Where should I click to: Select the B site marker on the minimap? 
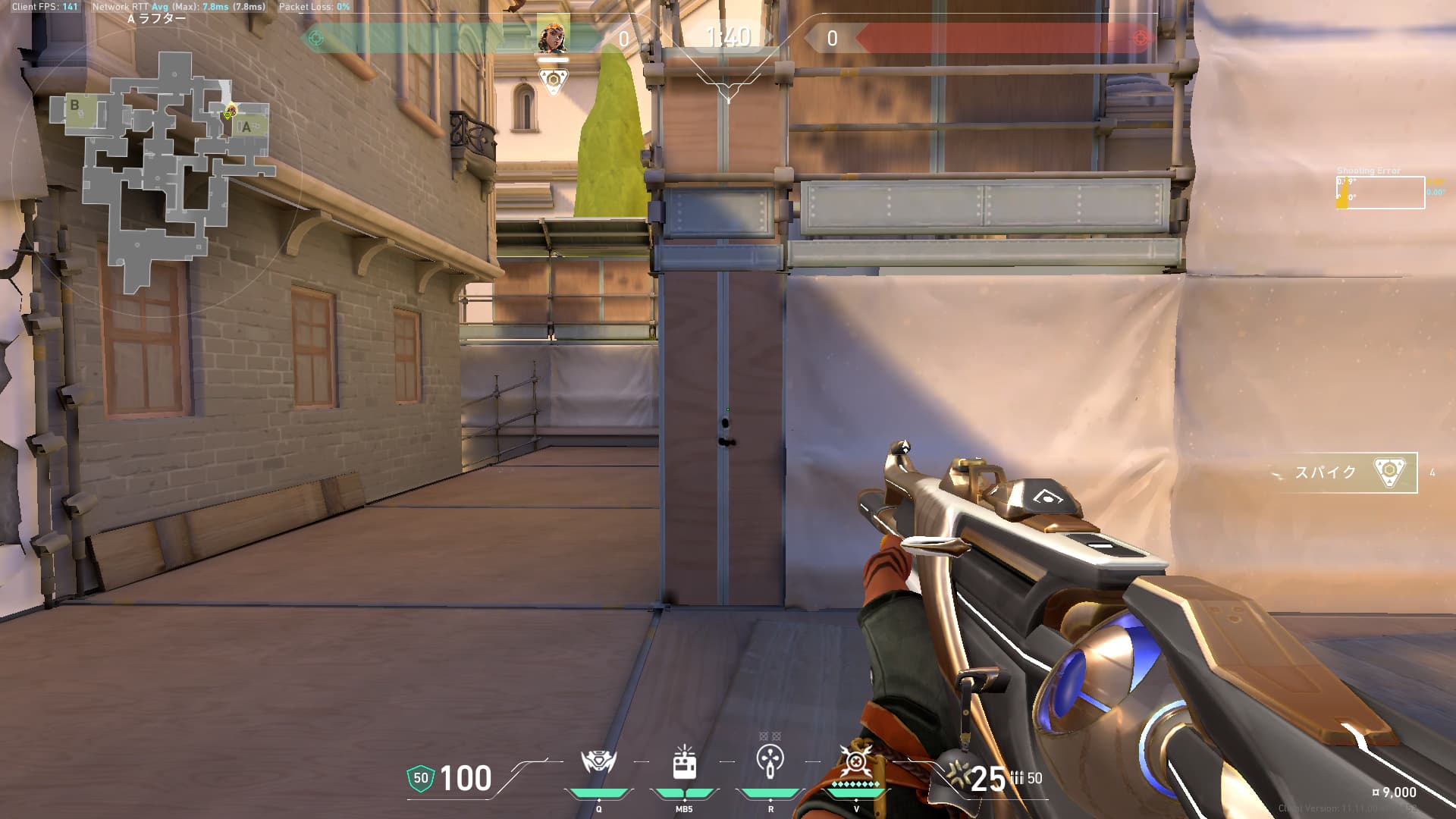74,105
